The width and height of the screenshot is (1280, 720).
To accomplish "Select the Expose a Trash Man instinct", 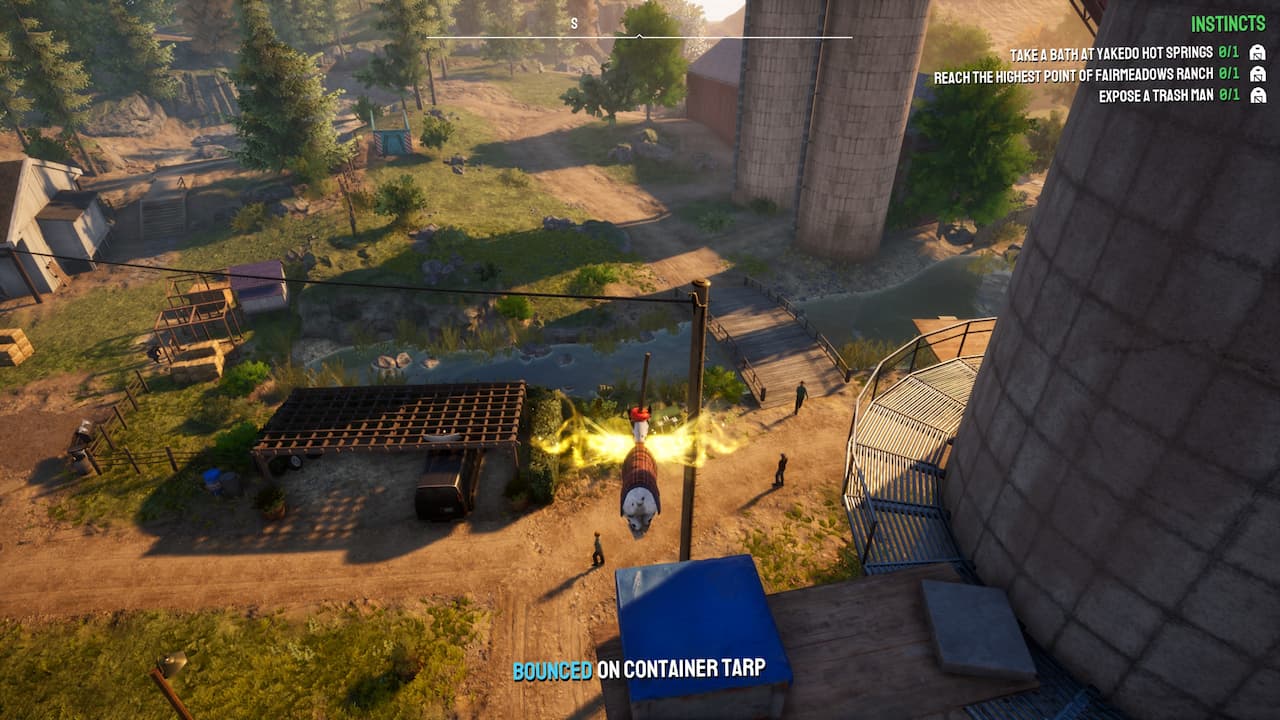I will pyautogui.click(x=1155, y=96).
